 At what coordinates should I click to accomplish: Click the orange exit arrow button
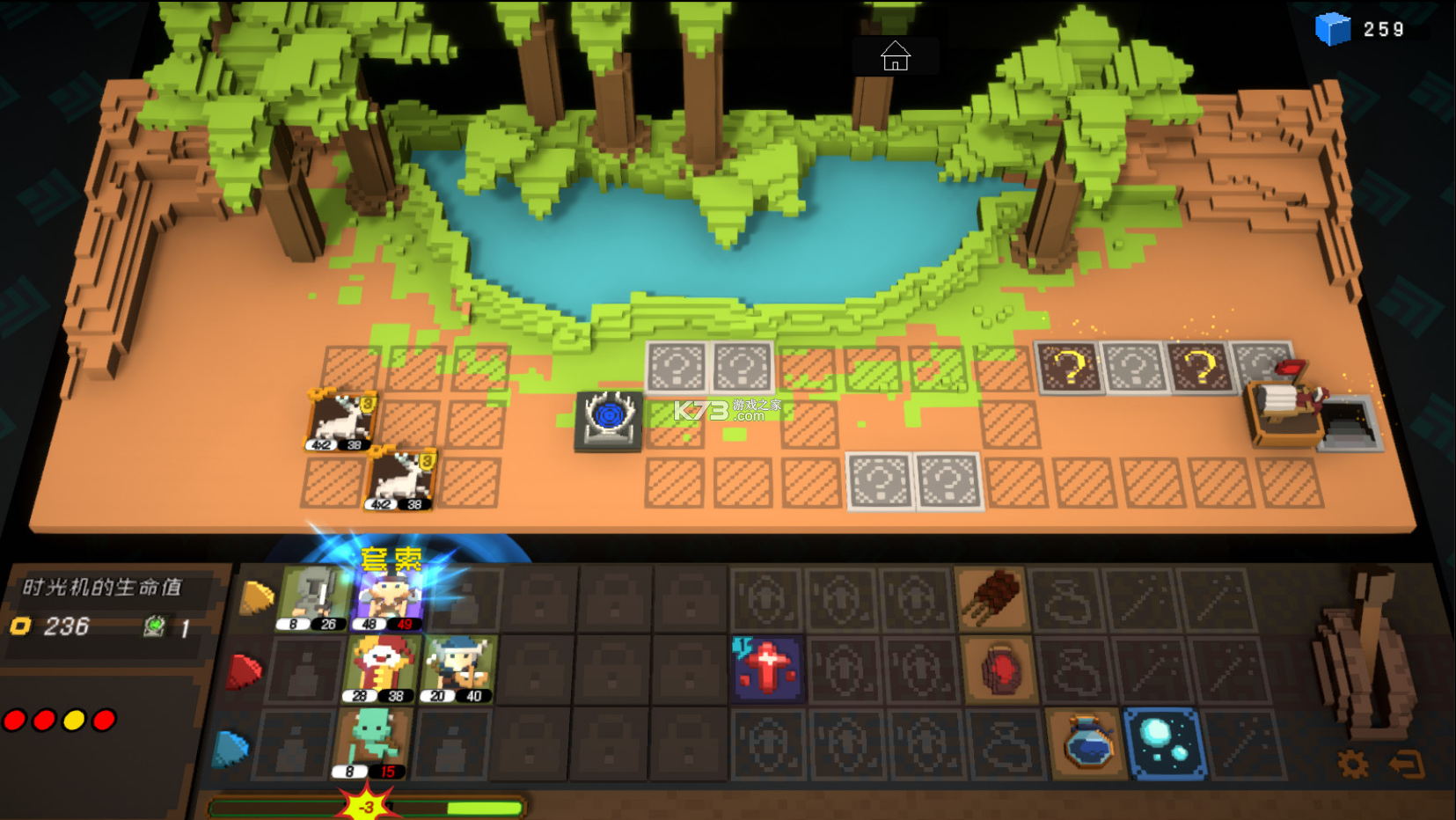1407,764
